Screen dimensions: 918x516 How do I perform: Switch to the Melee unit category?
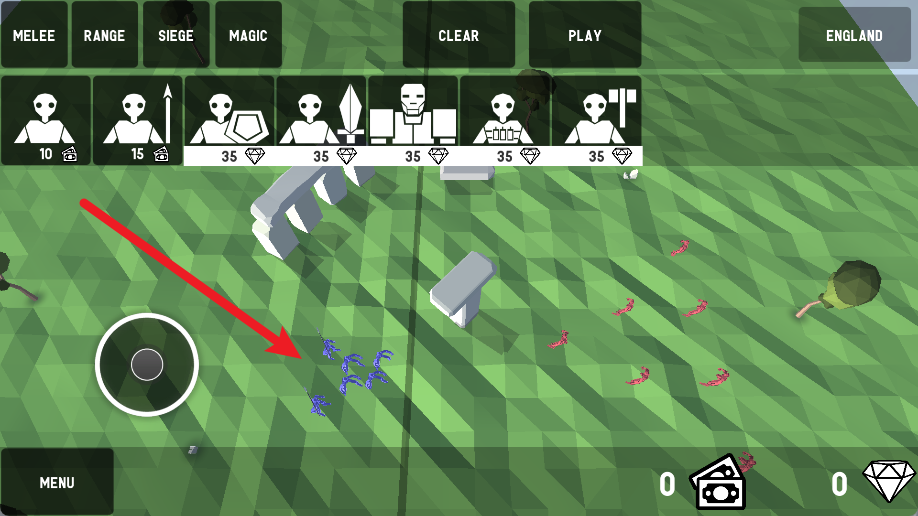point(34,35)
